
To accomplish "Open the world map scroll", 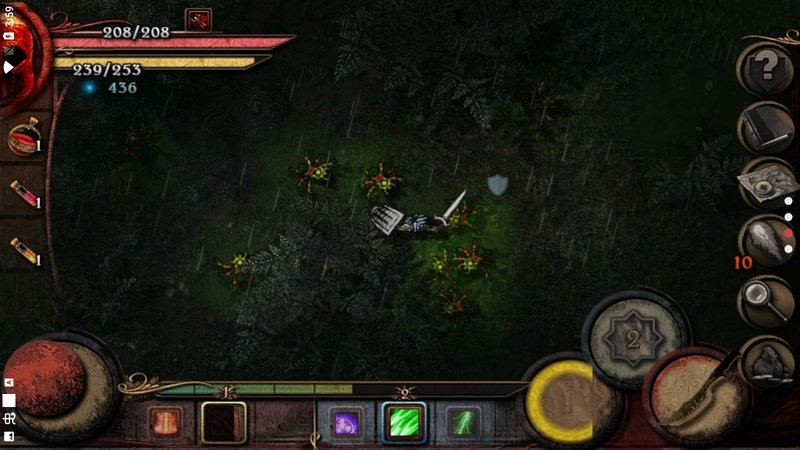I will click(766, 182).
